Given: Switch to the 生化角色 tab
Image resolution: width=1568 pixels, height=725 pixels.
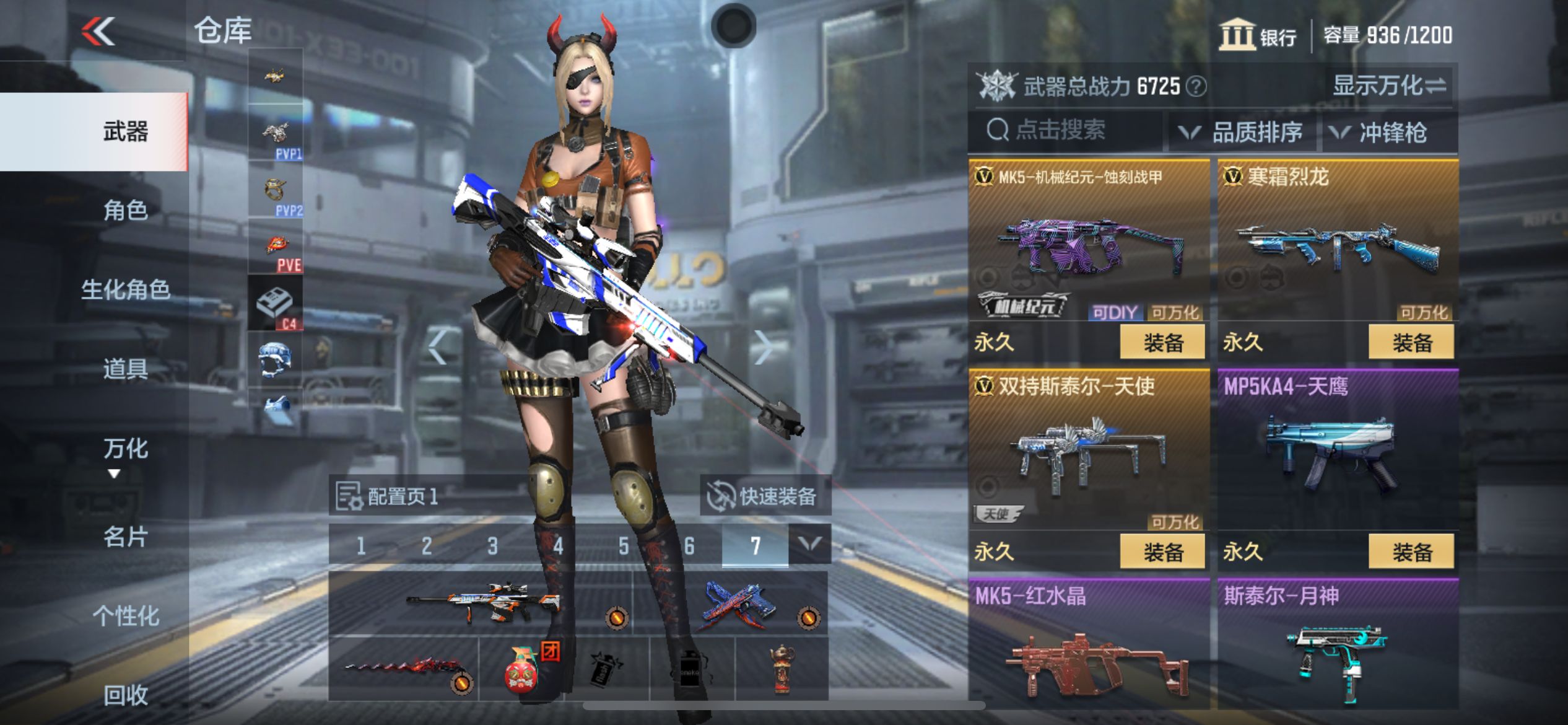Looking at the screenshot, I should click(126, 289).
